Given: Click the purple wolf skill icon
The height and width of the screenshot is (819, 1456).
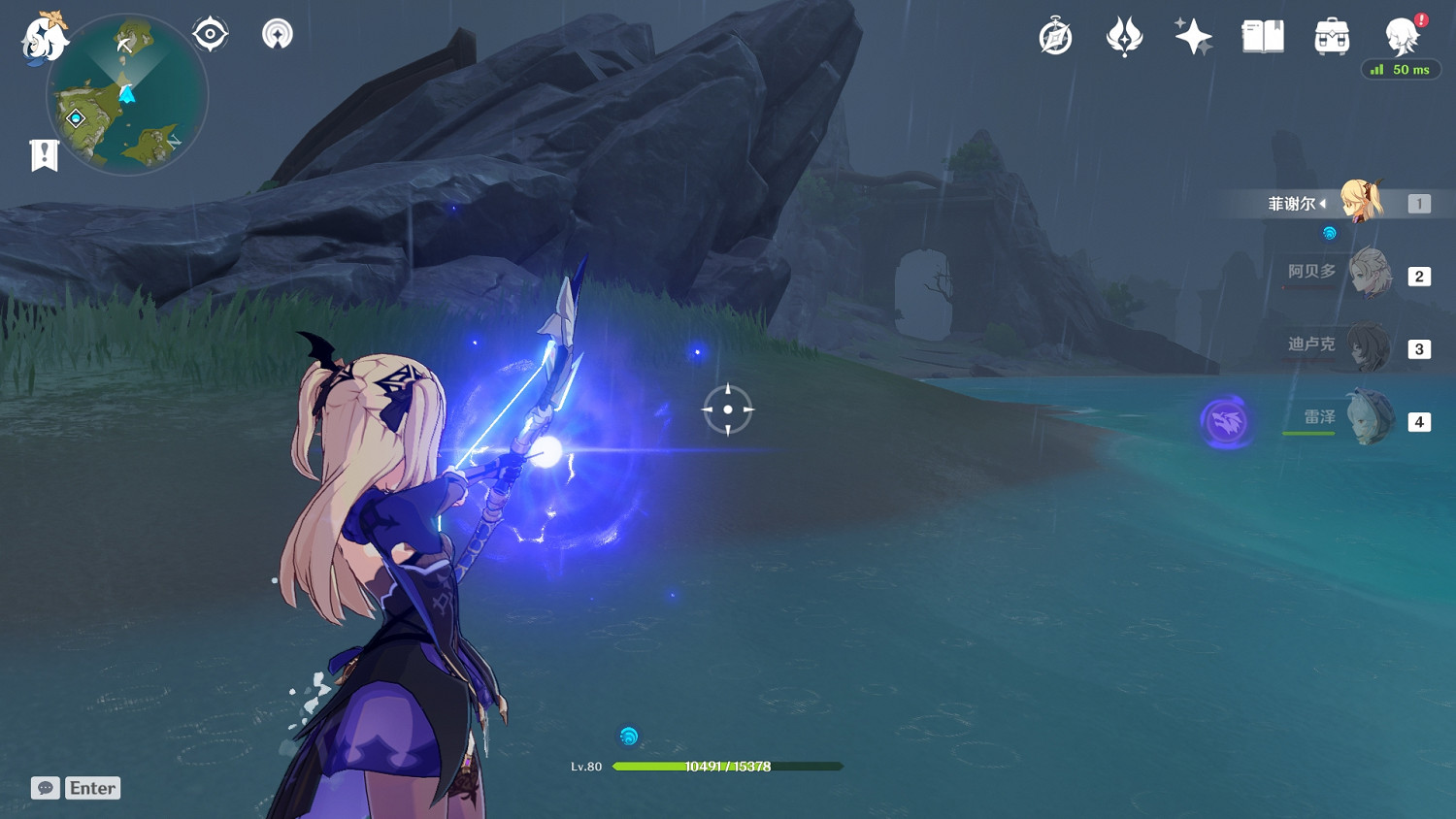Looking at the screenshot, I should (x=1225, y=421).
